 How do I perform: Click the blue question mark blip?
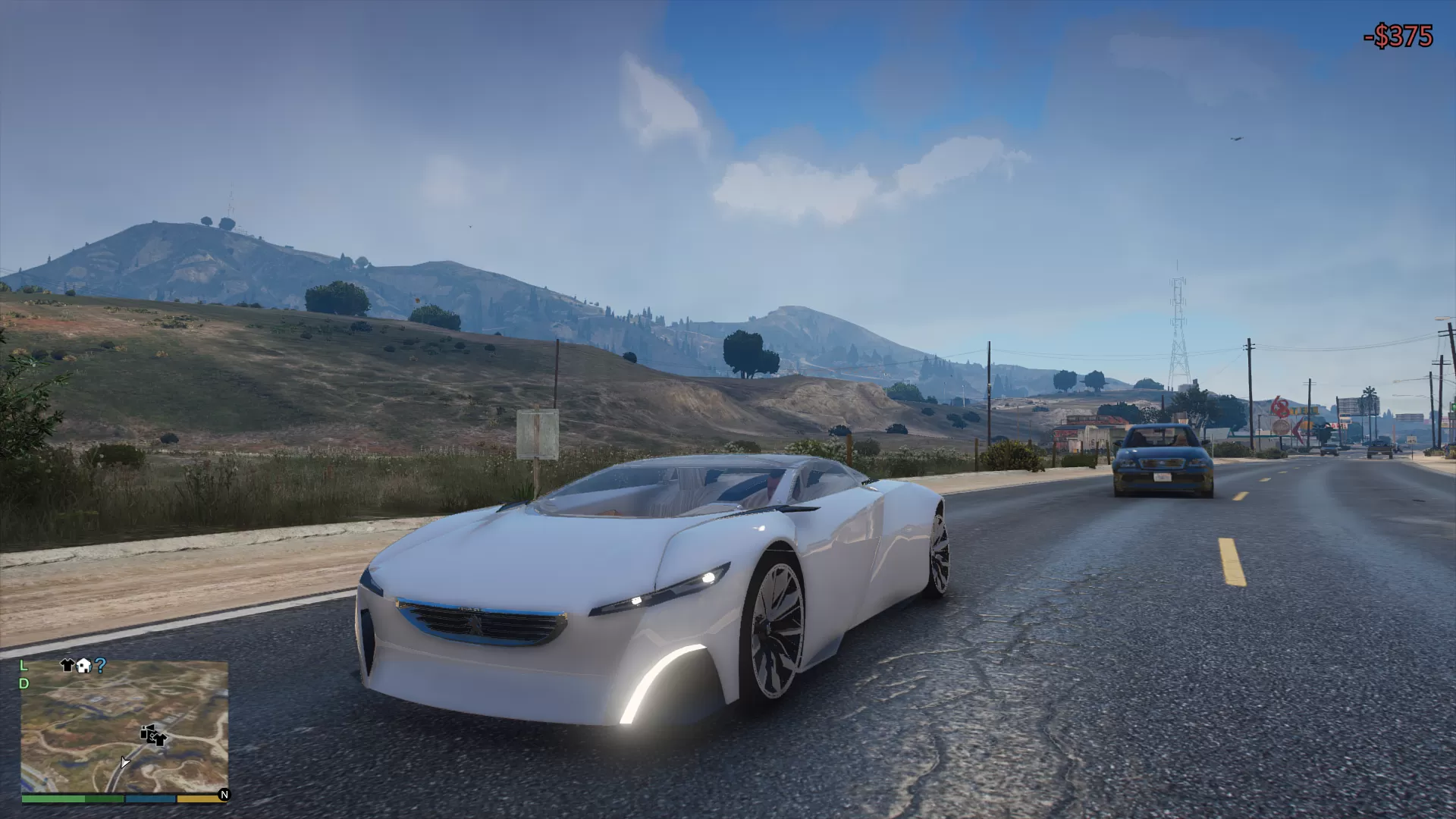100,665
